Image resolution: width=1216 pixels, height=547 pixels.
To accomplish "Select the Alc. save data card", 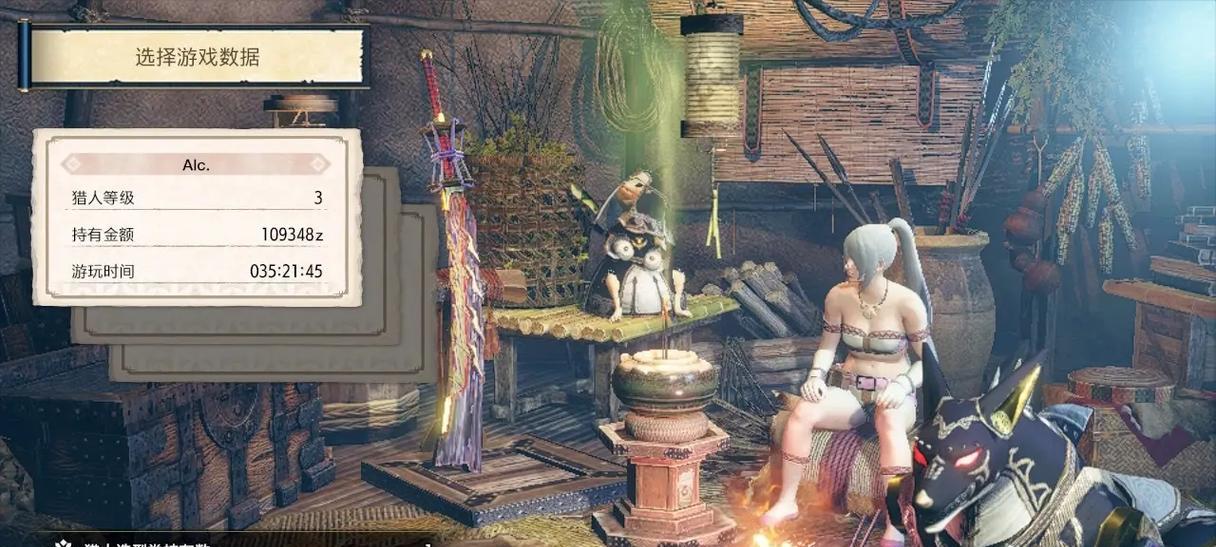I will tap(197, 217).
